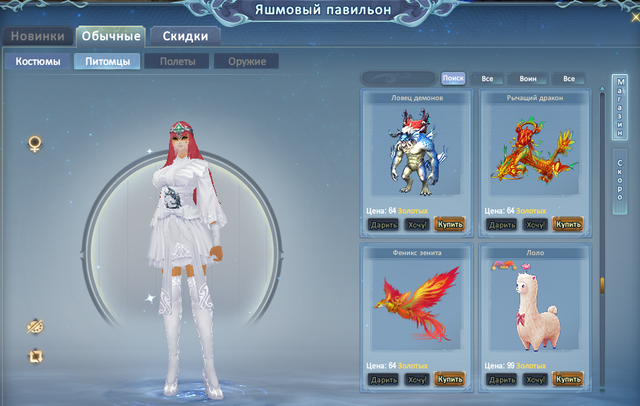Screen dimensions: 640x406
Task: Buy the Лоло alpaca pet
Action: point(567,380)
